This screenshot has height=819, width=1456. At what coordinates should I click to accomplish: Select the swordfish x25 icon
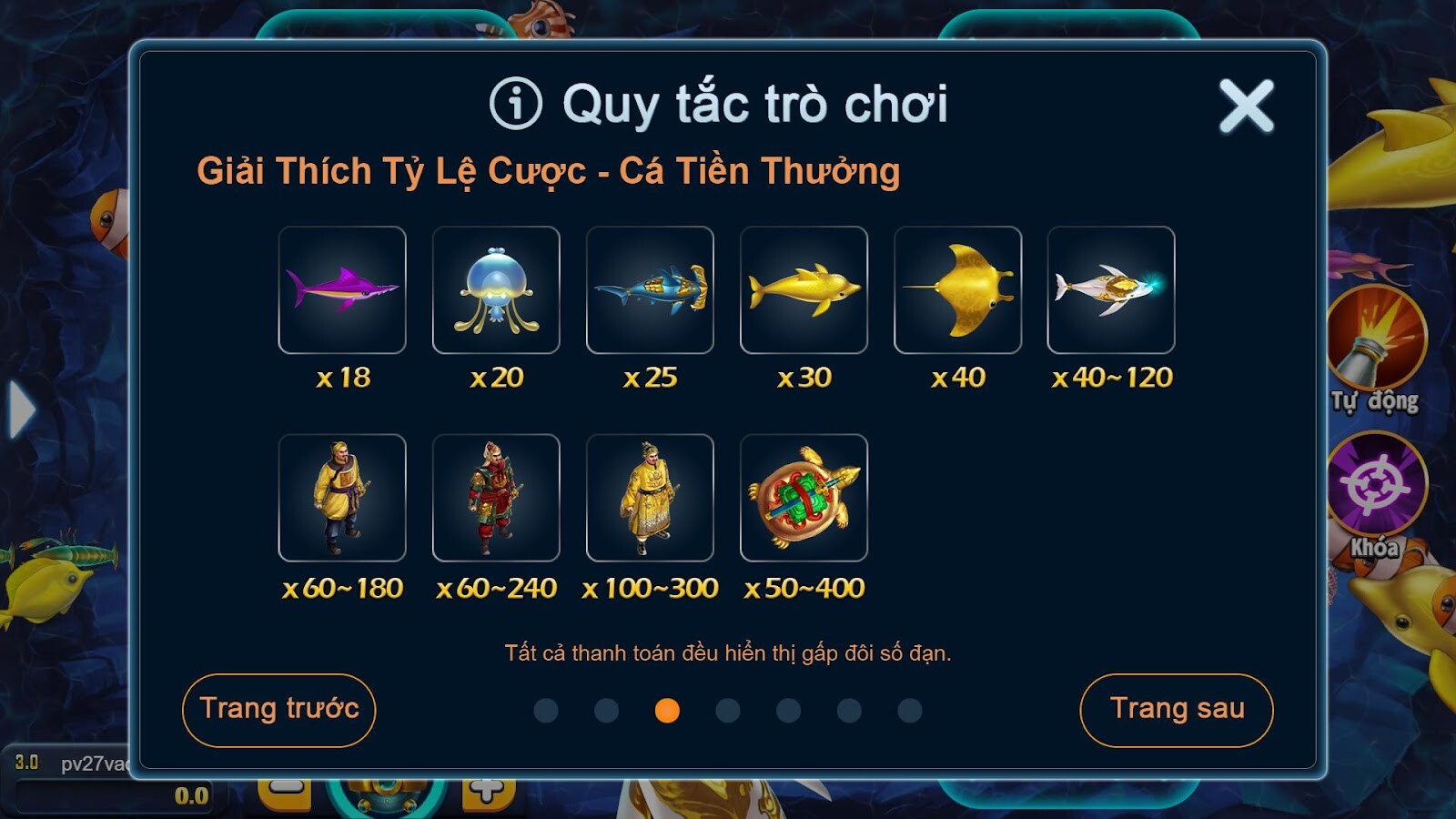[x=649, y=291]
